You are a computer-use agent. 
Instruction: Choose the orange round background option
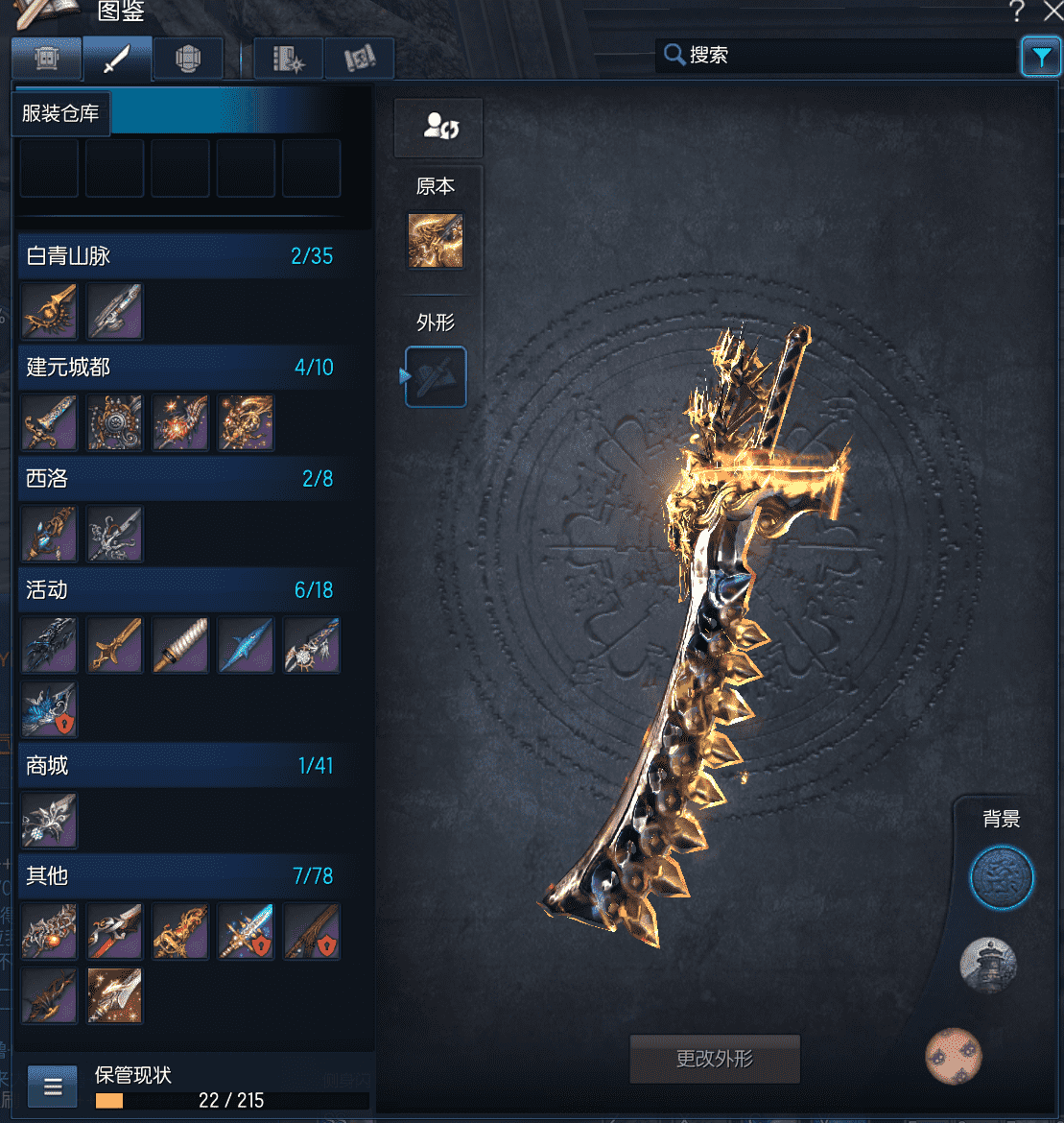coord(954,1056)
